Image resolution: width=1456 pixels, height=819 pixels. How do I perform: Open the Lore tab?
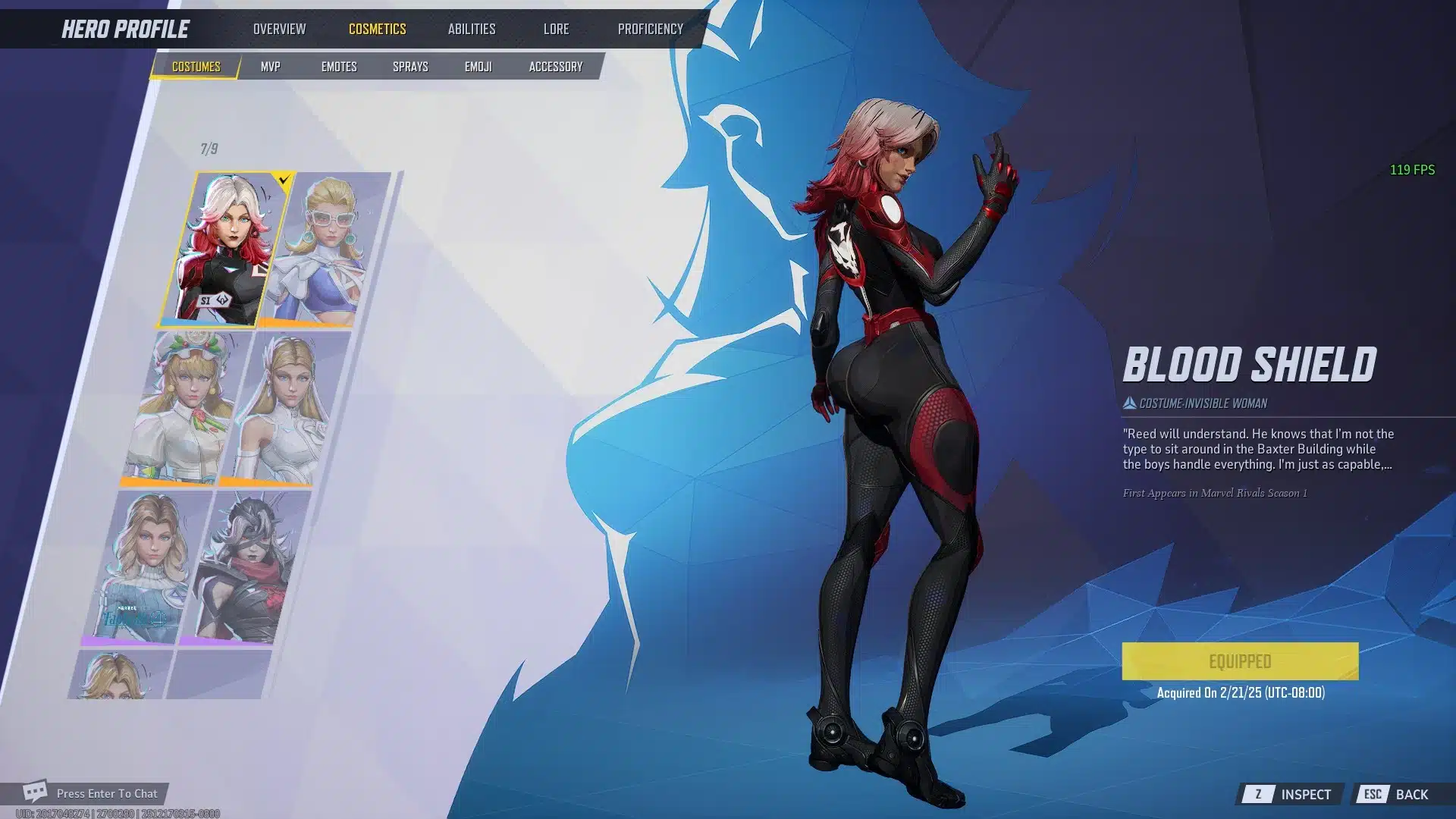556,29
